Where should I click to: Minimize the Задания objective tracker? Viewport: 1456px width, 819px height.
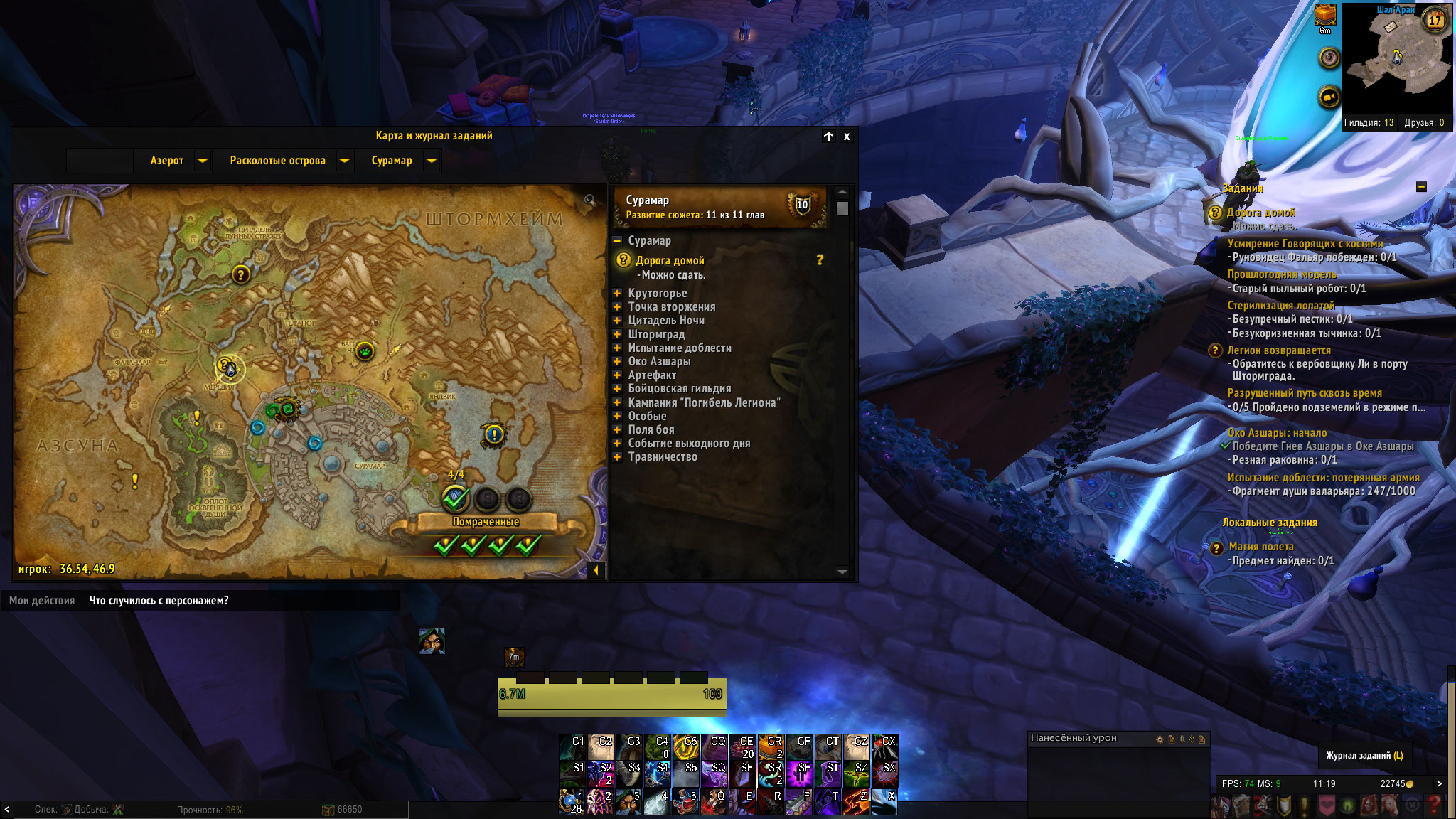point(1421,187)
